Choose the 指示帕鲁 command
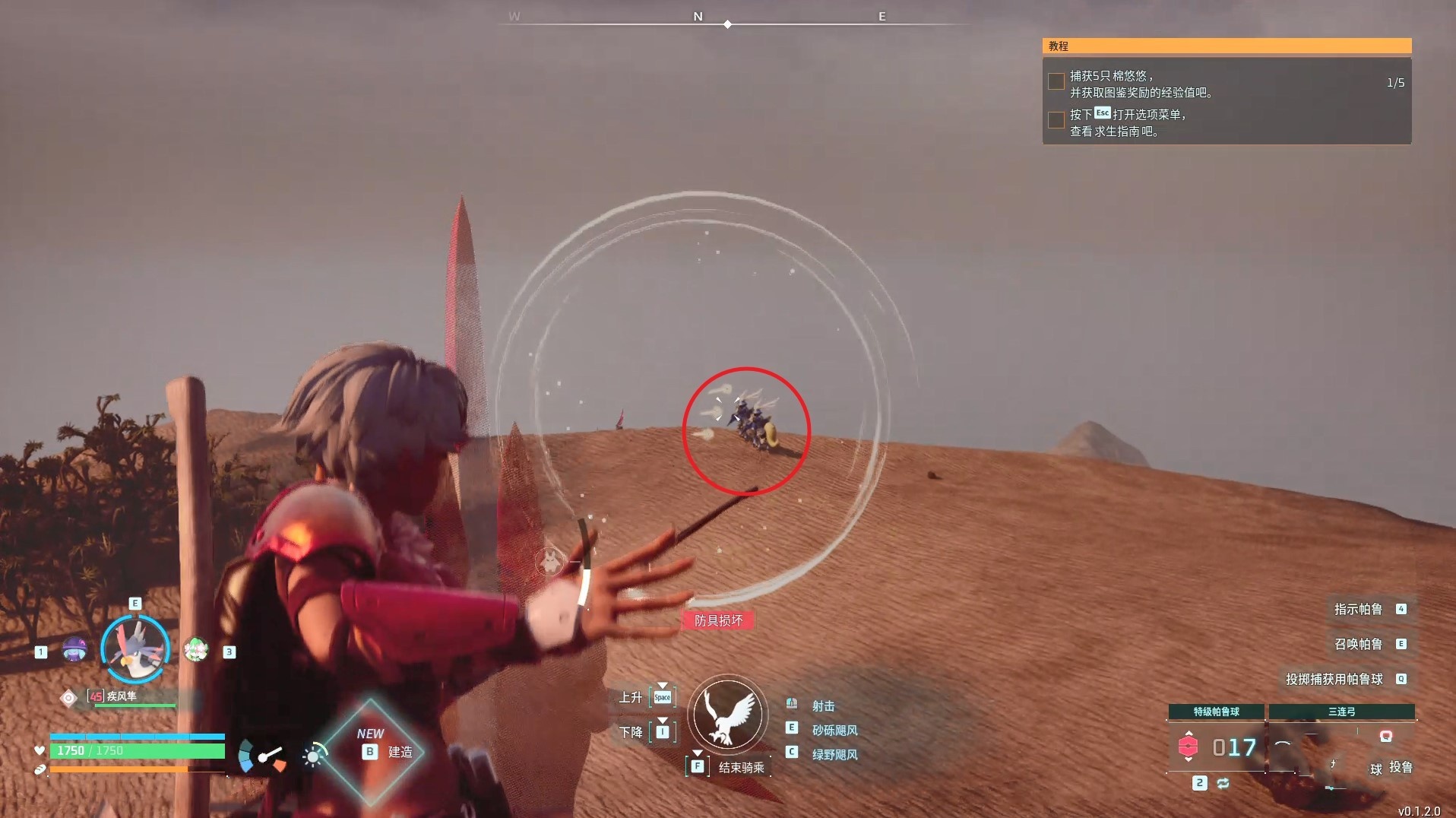This screenshot has height=818, width=1456. tap(1358, 609)
